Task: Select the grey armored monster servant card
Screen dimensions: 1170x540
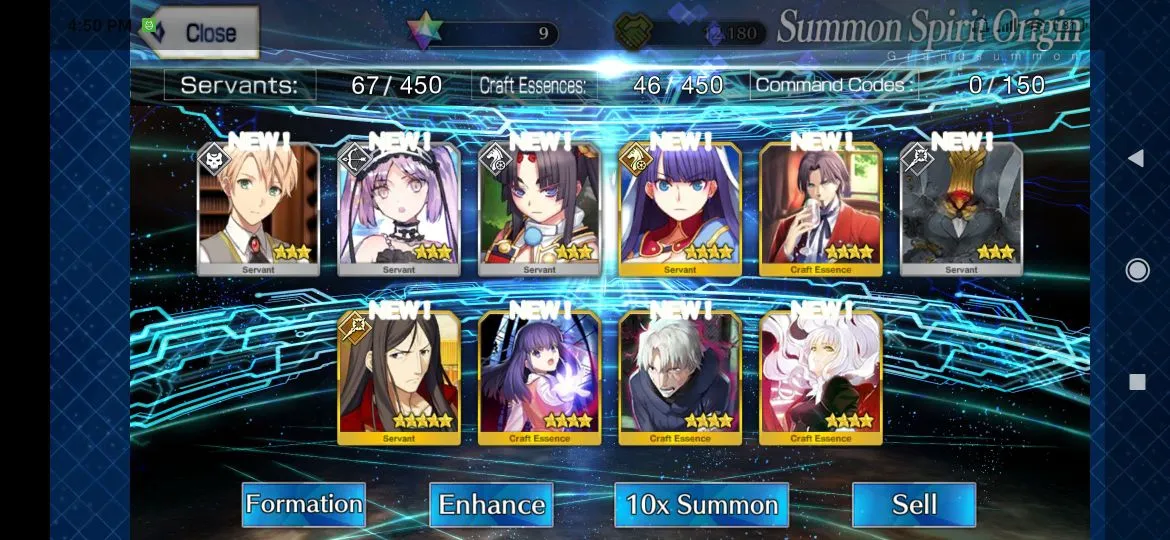Action: click(x=961, y=208)
